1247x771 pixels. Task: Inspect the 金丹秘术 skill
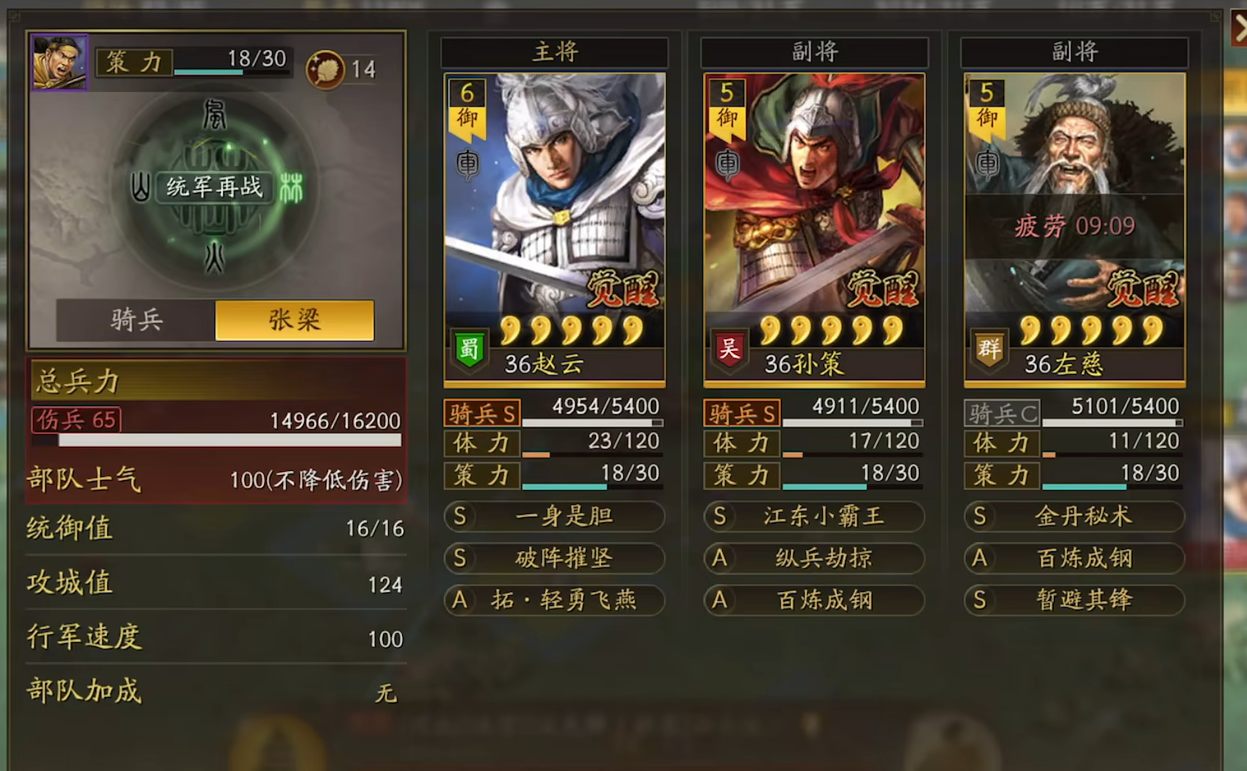pyautogui.click(x=1074, y=516)
